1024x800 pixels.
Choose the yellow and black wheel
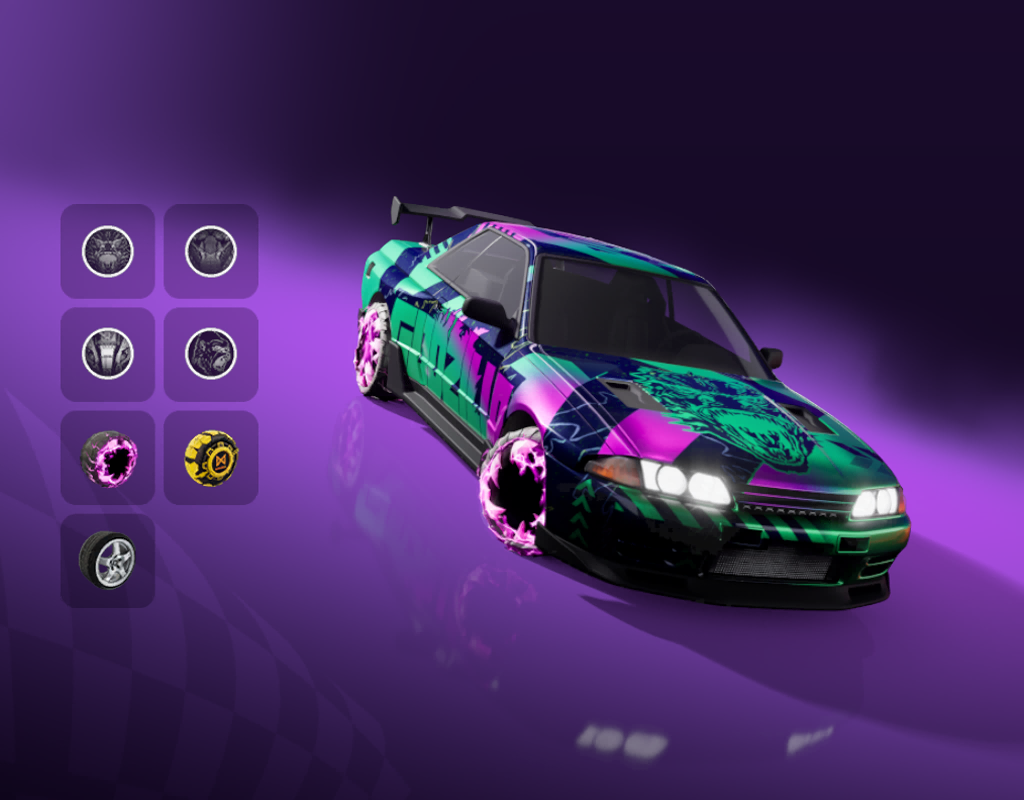(211, 458)
